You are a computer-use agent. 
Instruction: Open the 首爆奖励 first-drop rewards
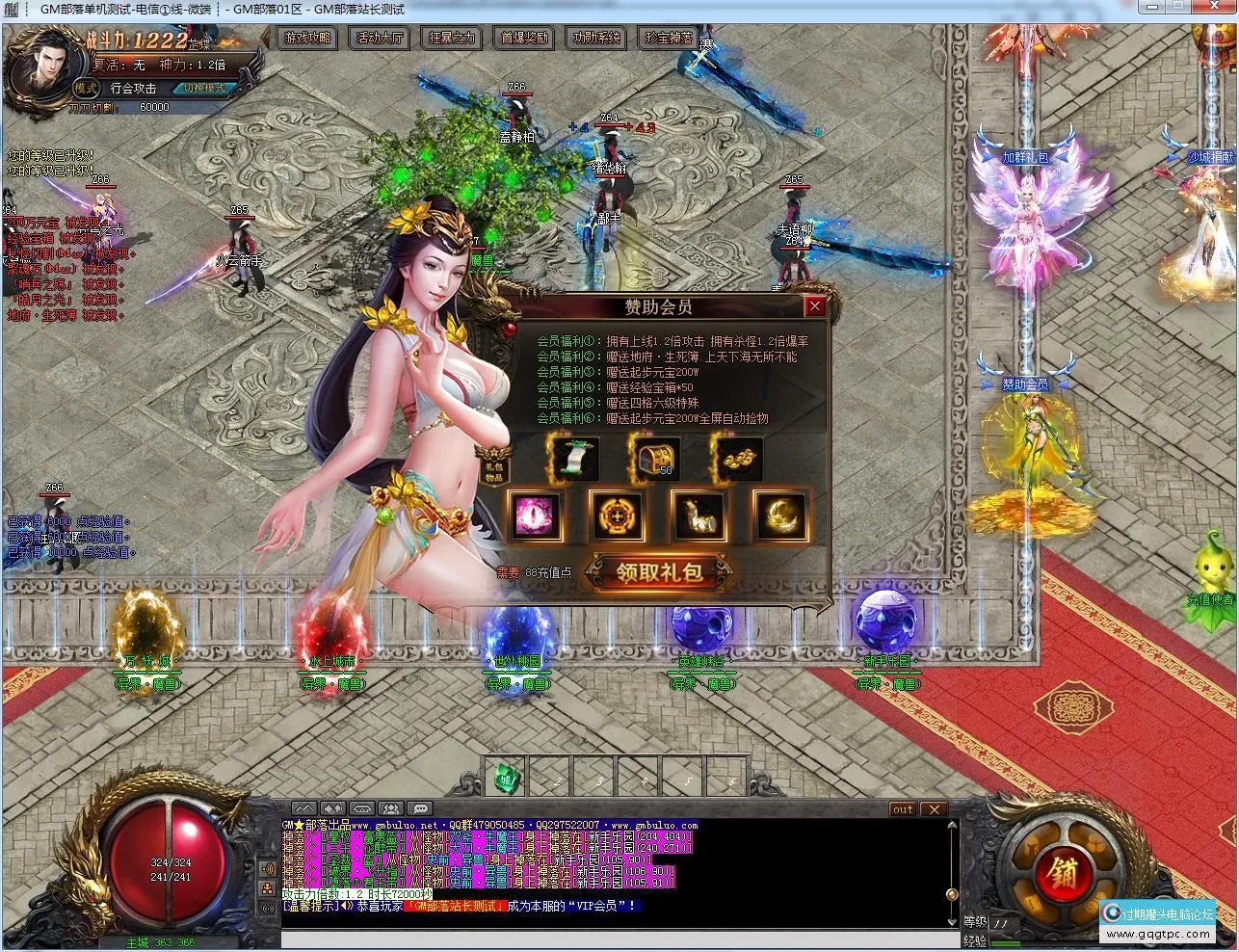point(525,39)
